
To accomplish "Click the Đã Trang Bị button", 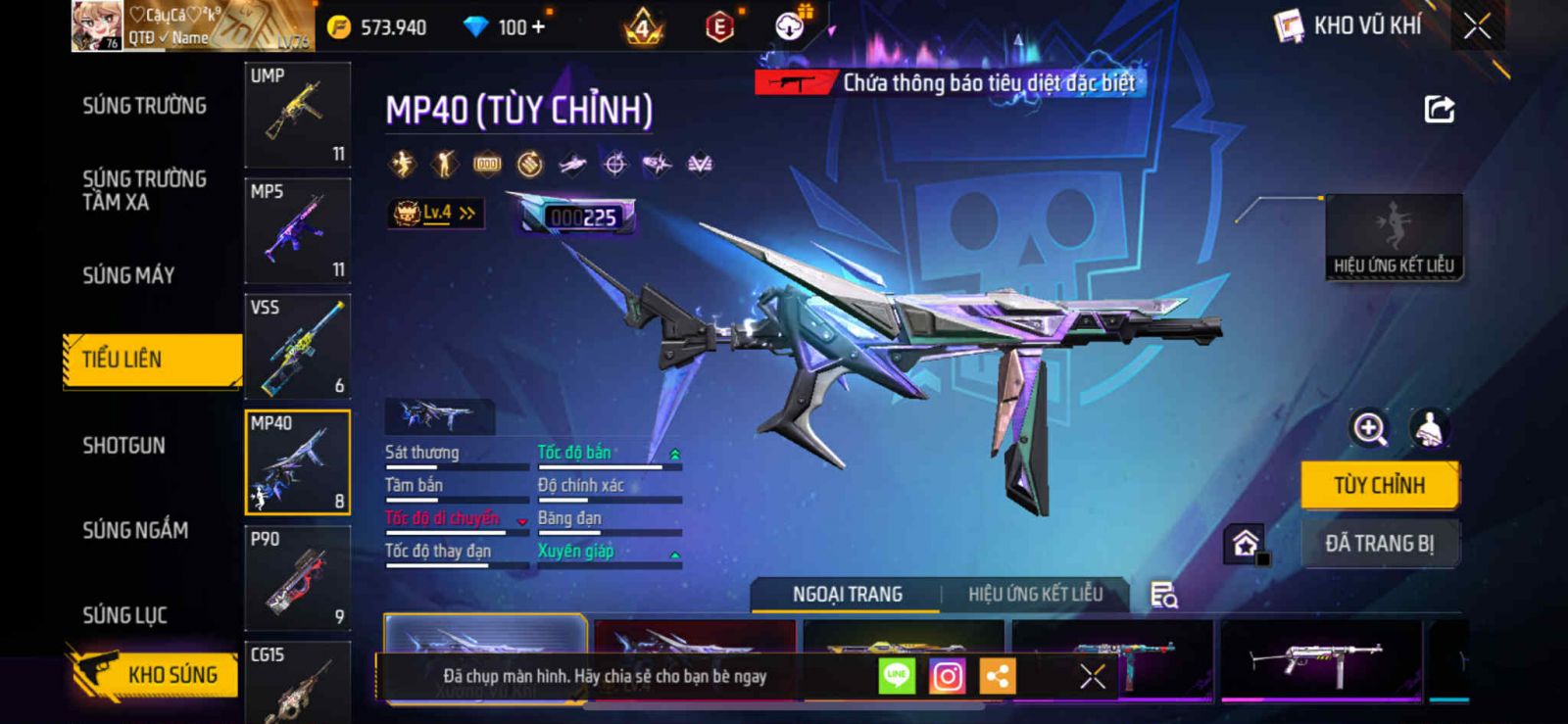I will (x=1379, y=544).
